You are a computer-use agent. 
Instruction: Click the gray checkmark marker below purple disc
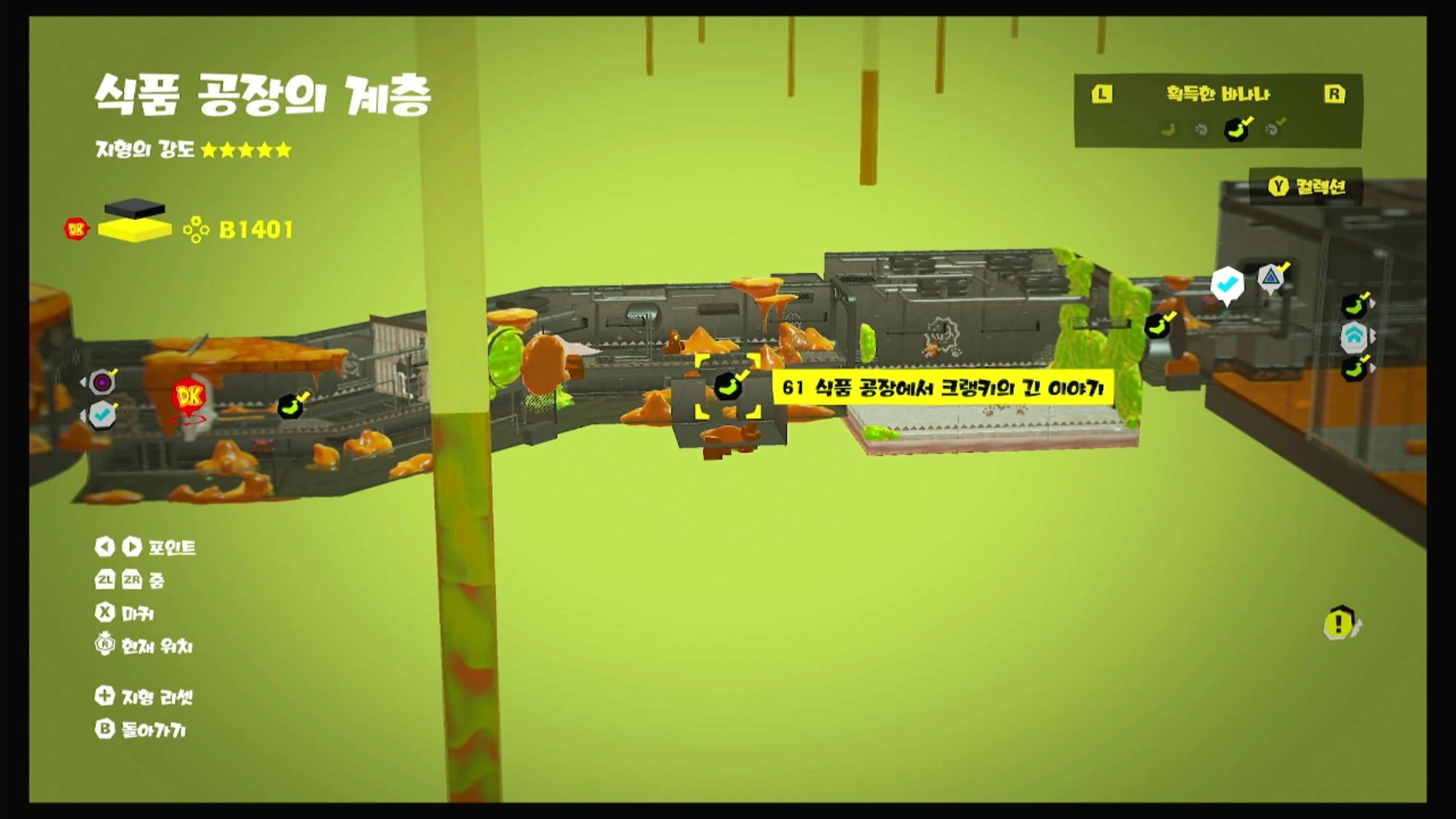pyautogui.click(x=102, y=415)
